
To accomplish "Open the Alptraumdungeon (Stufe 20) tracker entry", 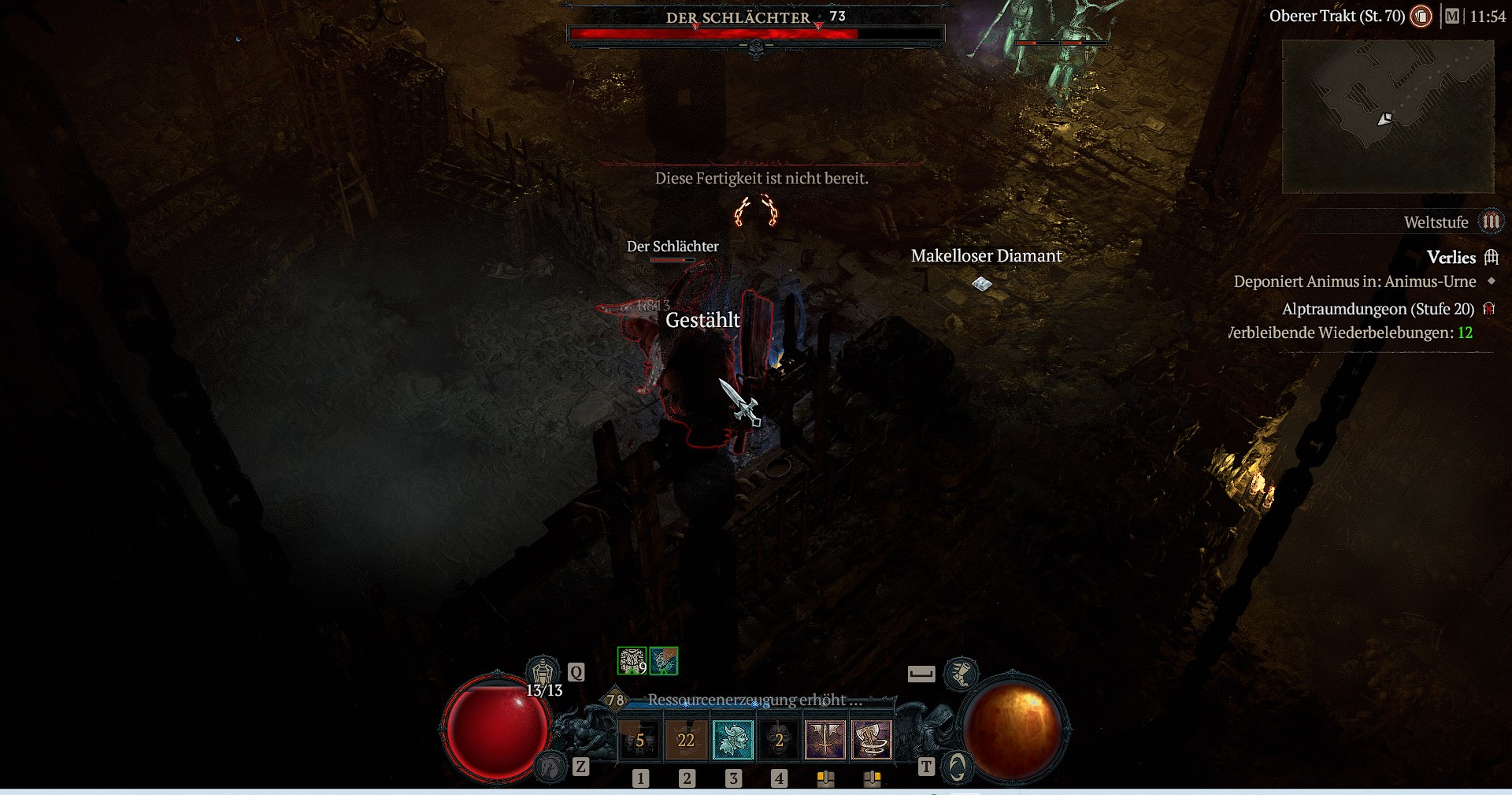I will tap(1377, 309).
